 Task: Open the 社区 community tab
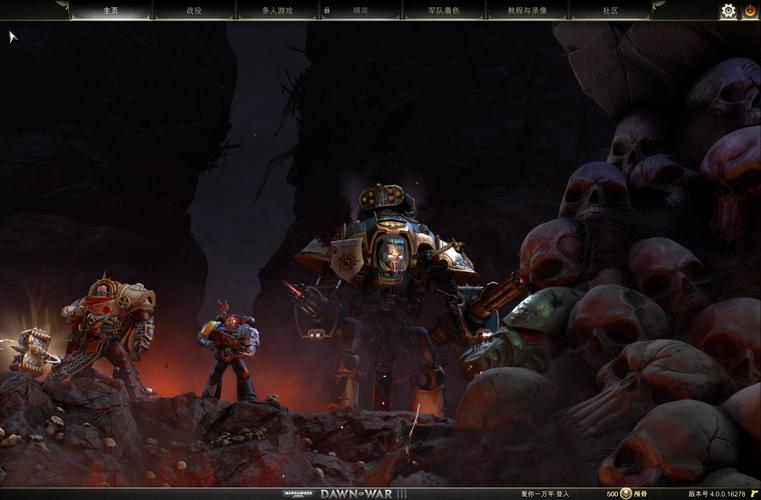(x=610, y=11)
